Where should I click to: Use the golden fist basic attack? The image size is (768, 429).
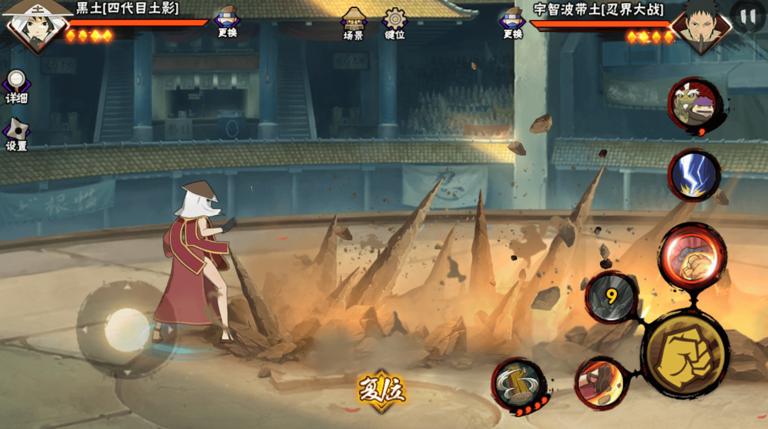[x=684, y=353]
